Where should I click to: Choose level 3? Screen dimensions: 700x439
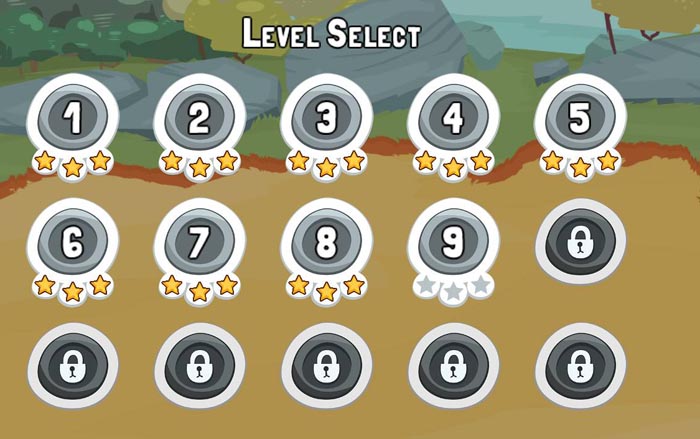327,120
